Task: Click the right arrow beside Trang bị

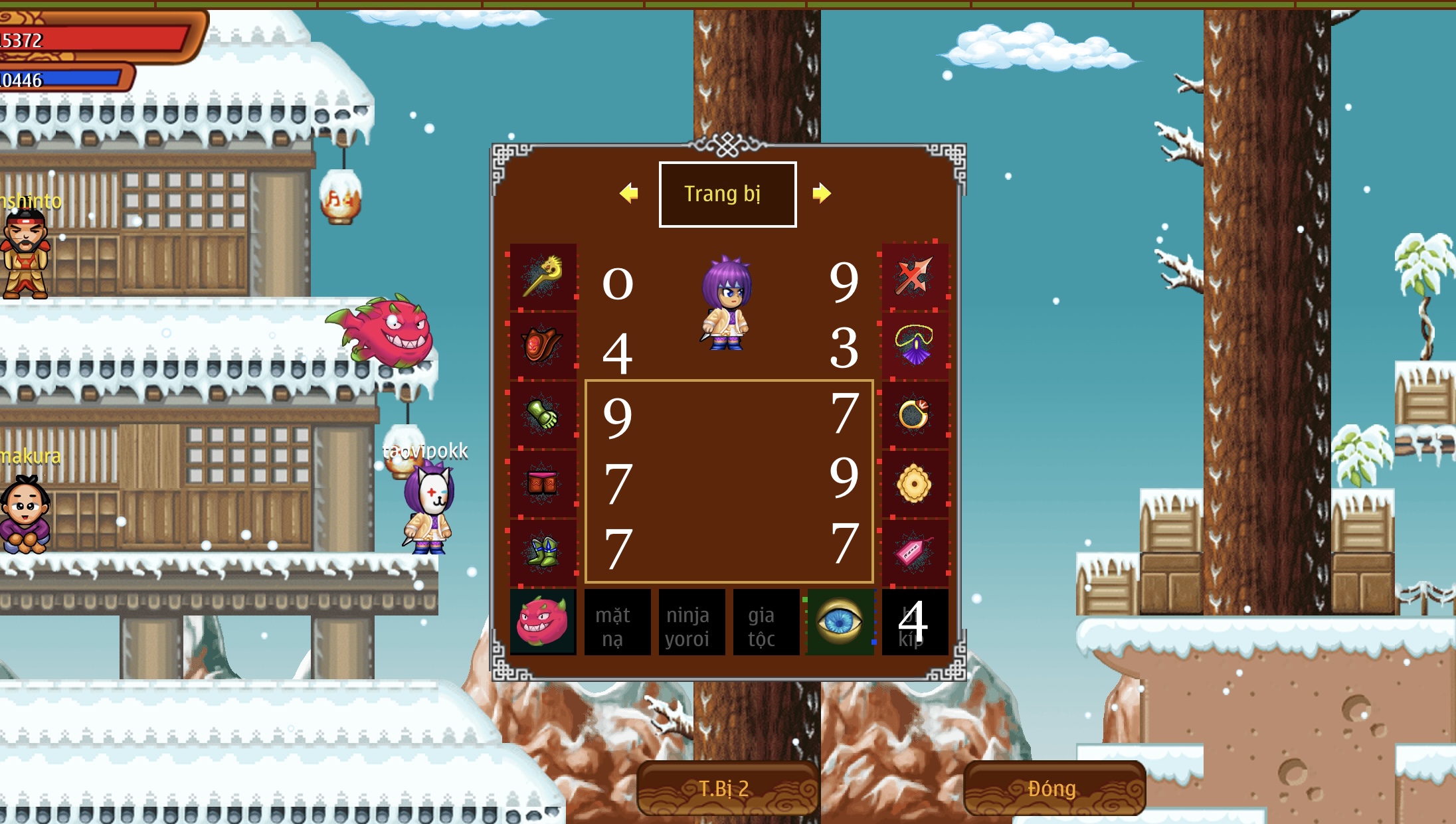Action: [x=824, y=194]
